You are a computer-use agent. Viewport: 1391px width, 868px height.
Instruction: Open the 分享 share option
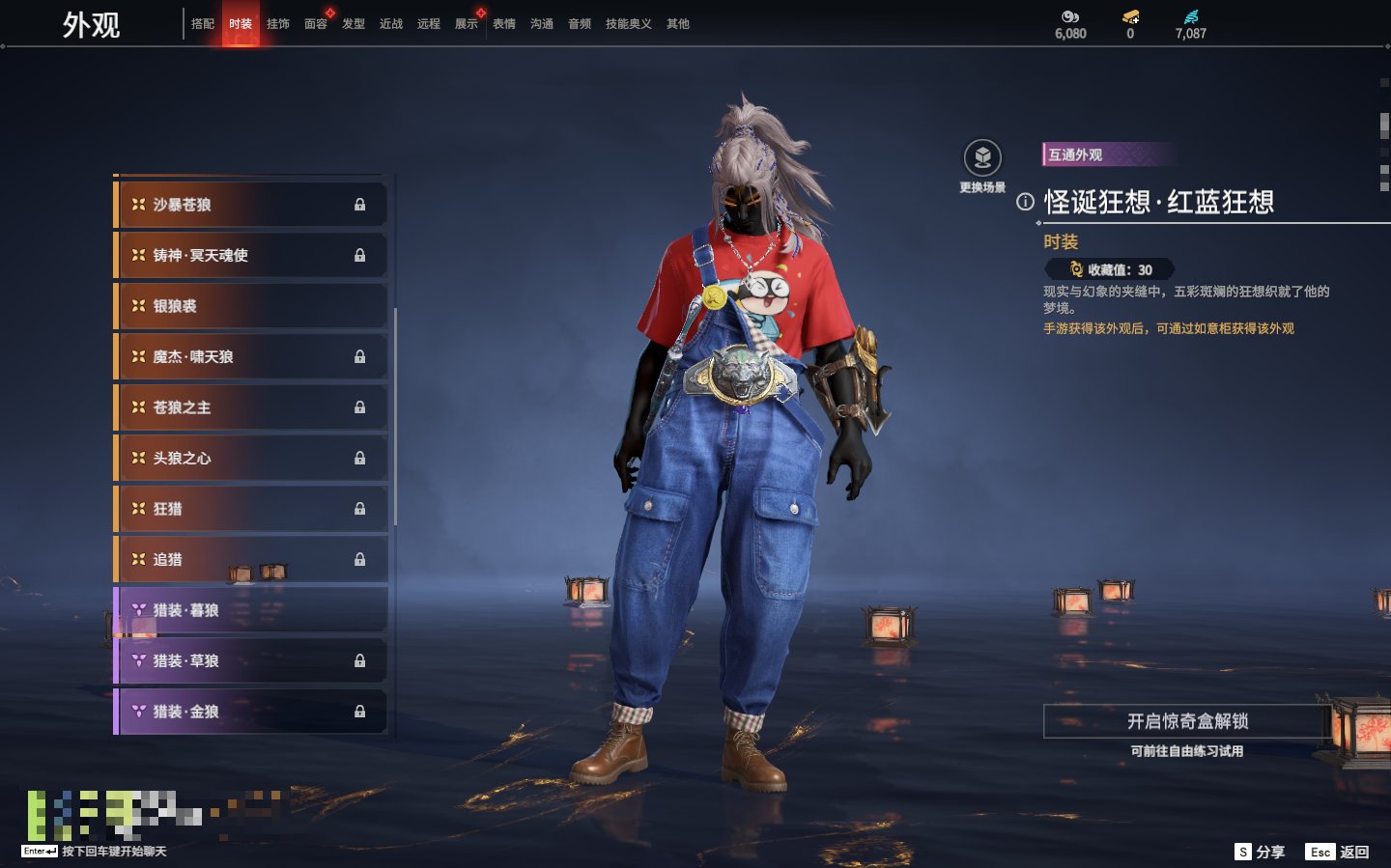pos(1260,852)
